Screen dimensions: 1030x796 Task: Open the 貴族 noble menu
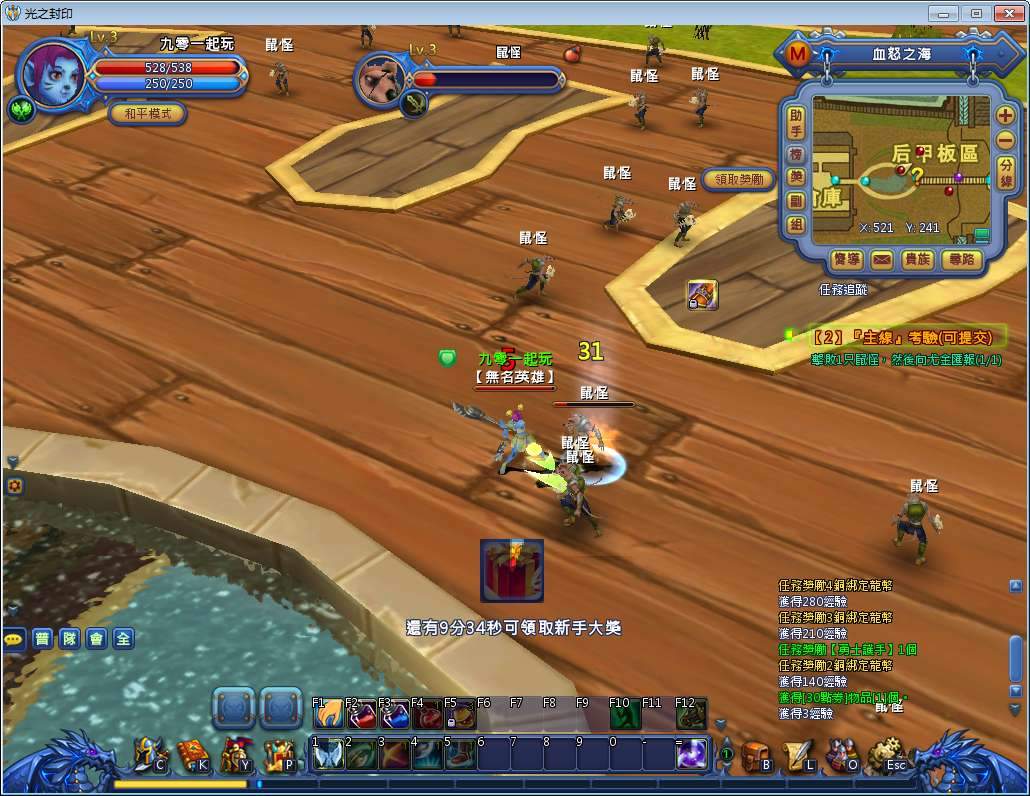918,260
